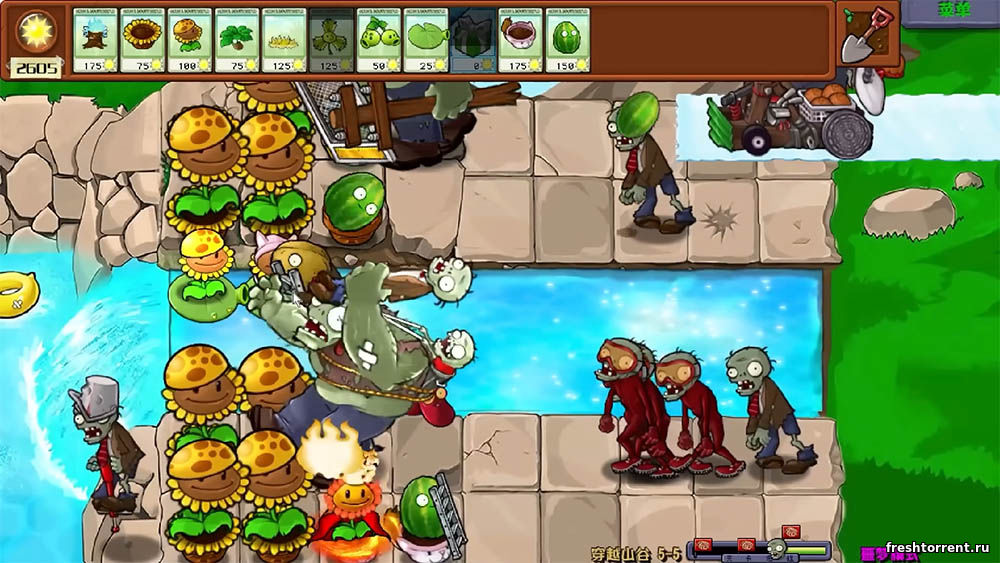Select the brown mushroom seed packet costing 100
This screenshot has width=1000, height=563.
click(x=190, y=40)
